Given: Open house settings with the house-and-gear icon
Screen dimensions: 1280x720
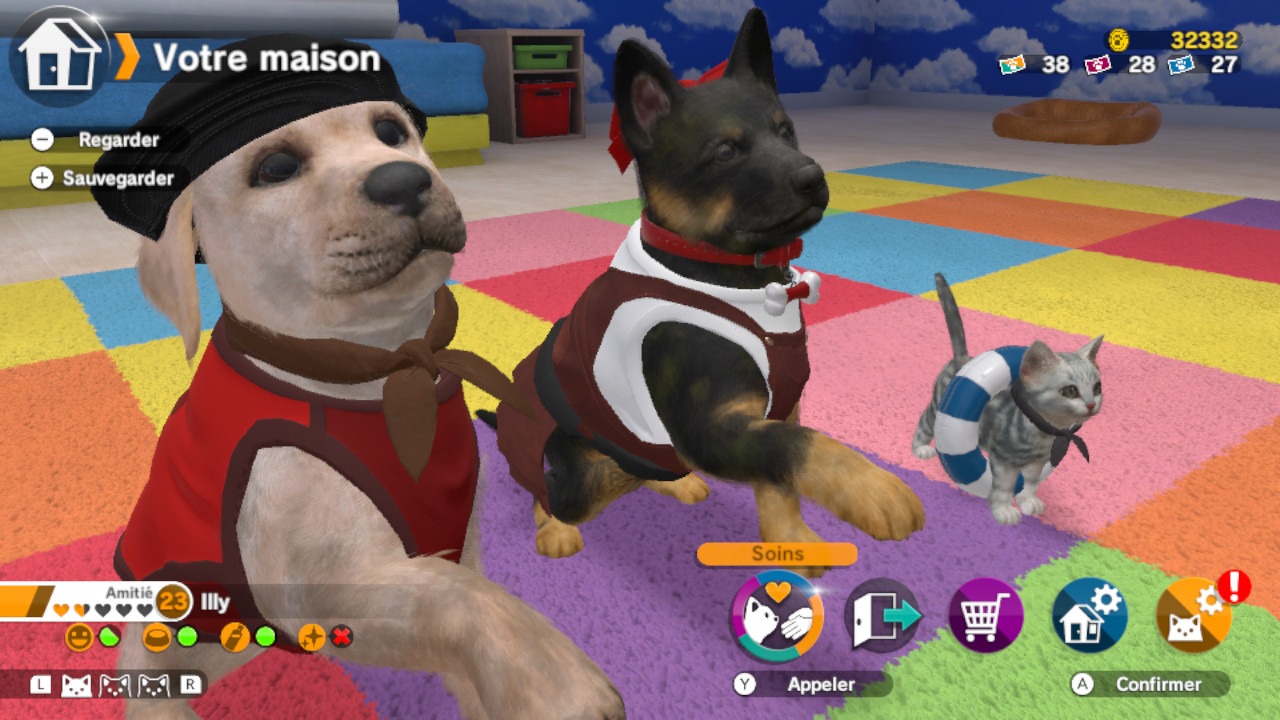Looking at the screenshot, I should [x=1089, y=616].
